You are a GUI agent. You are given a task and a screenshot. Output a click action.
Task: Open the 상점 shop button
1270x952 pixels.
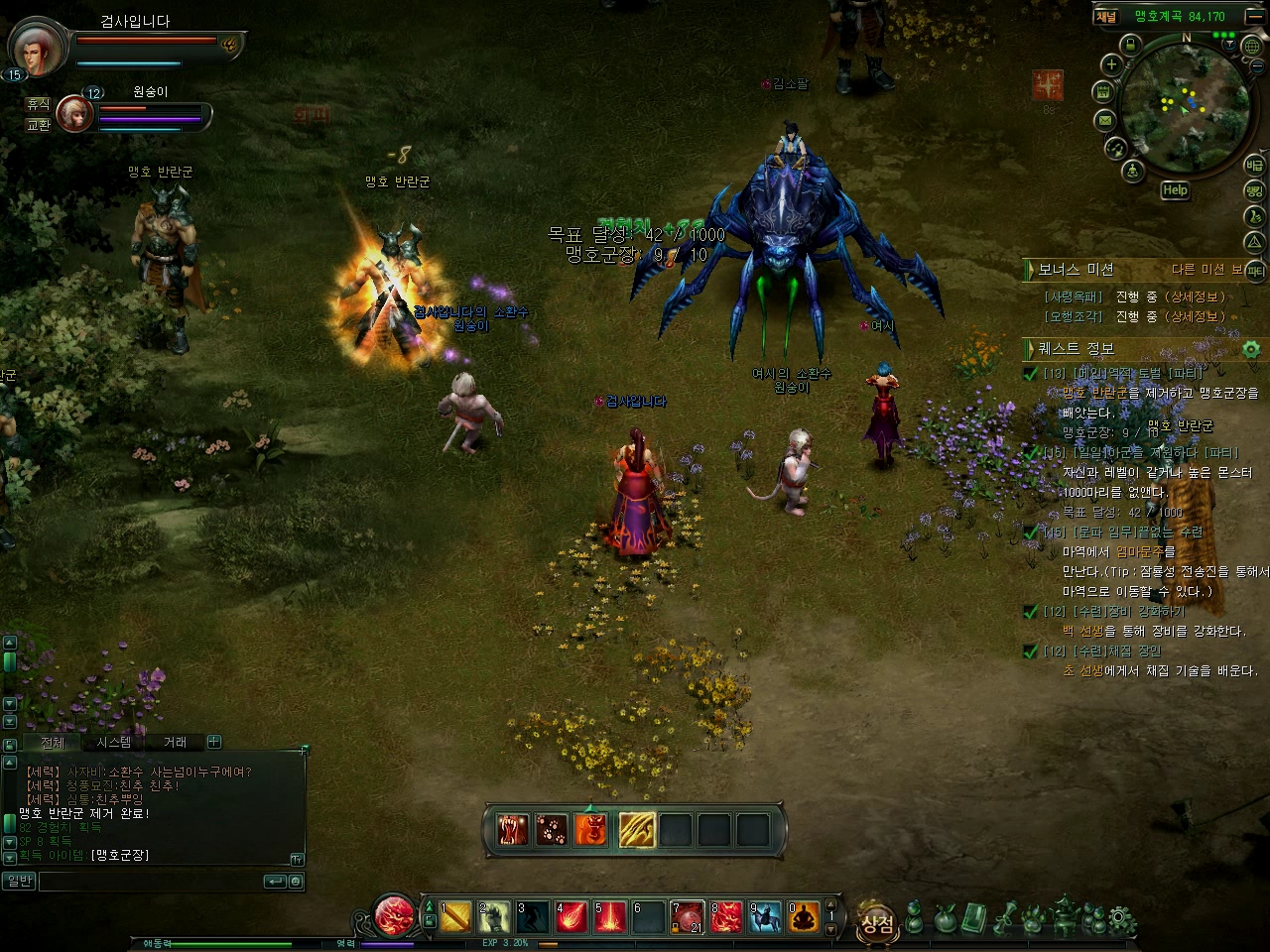pyautogui.click(x=877, y=924)
